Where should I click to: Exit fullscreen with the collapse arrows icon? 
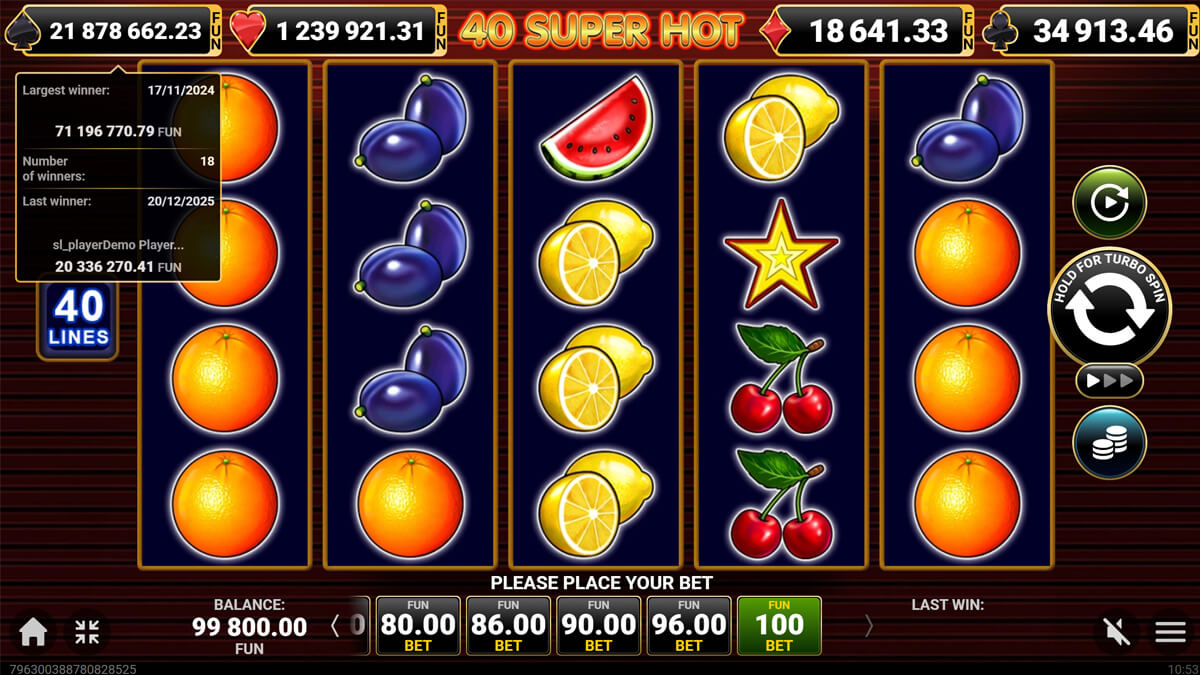coord(87,631)
